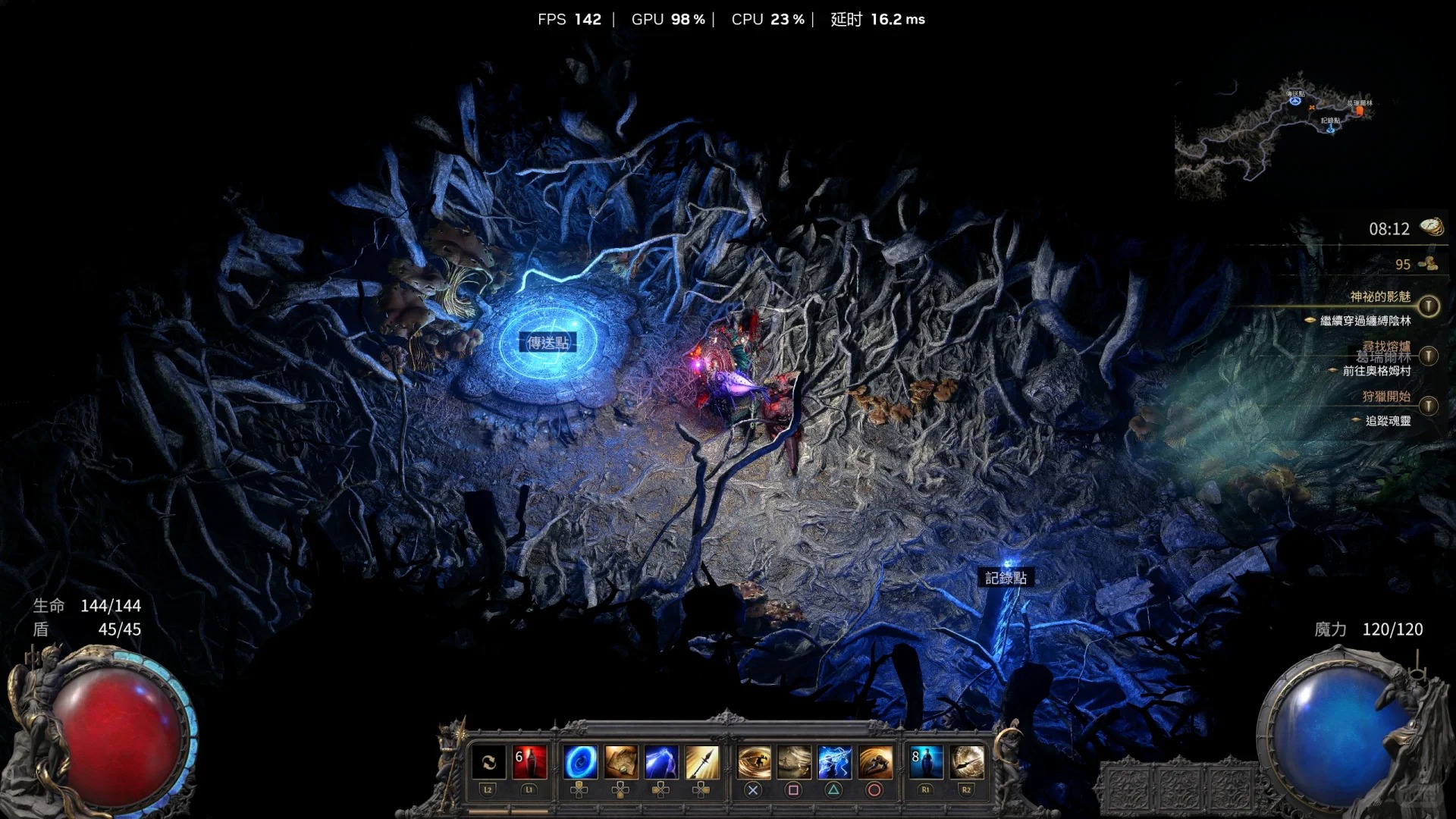This screenshot has width=1456, height=819.
Task: Select the parchment map skill icon
Action: [620, 762]
